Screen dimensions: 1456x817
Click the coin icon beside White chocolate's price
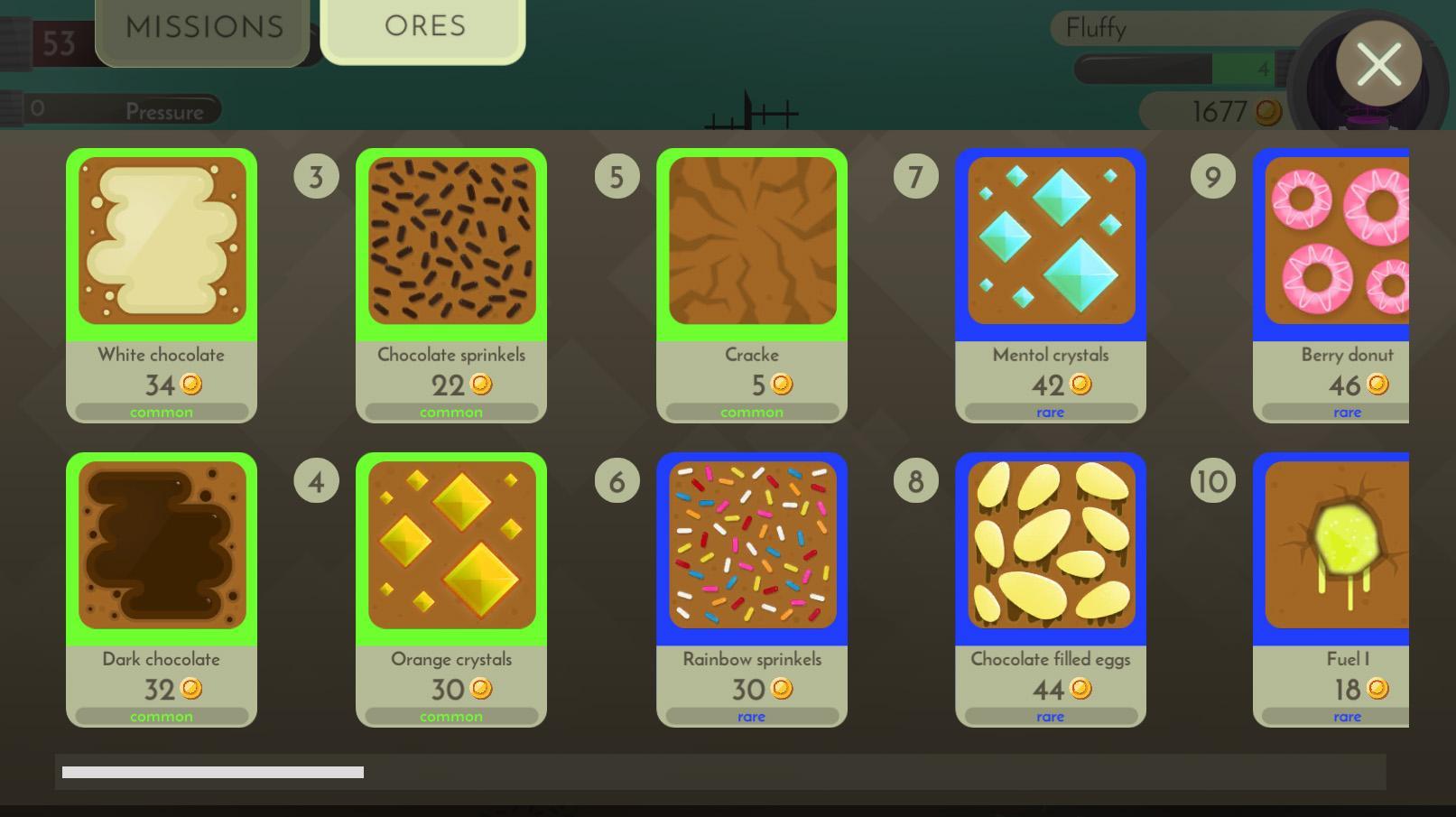(x=189, y=385)
